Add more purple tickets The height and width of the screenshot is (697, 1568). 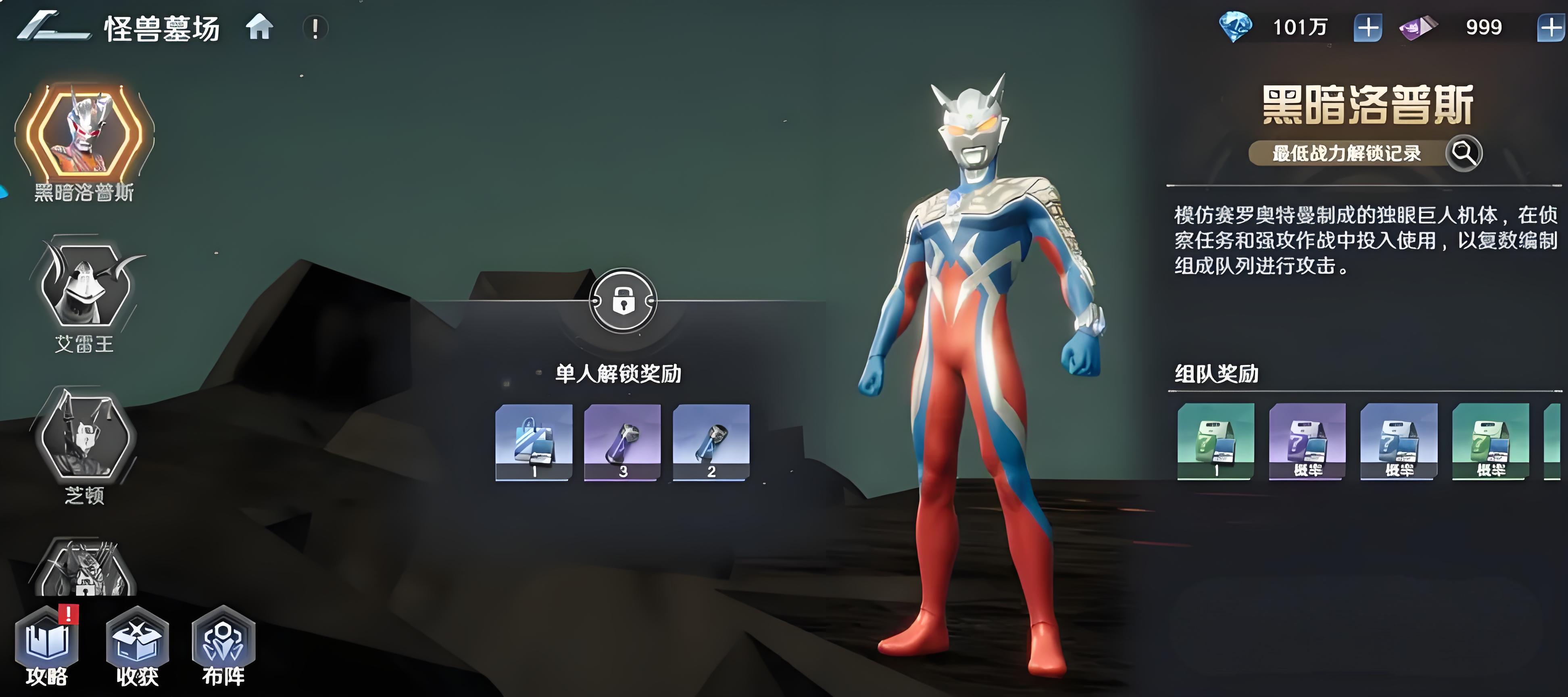point(1551,28)
